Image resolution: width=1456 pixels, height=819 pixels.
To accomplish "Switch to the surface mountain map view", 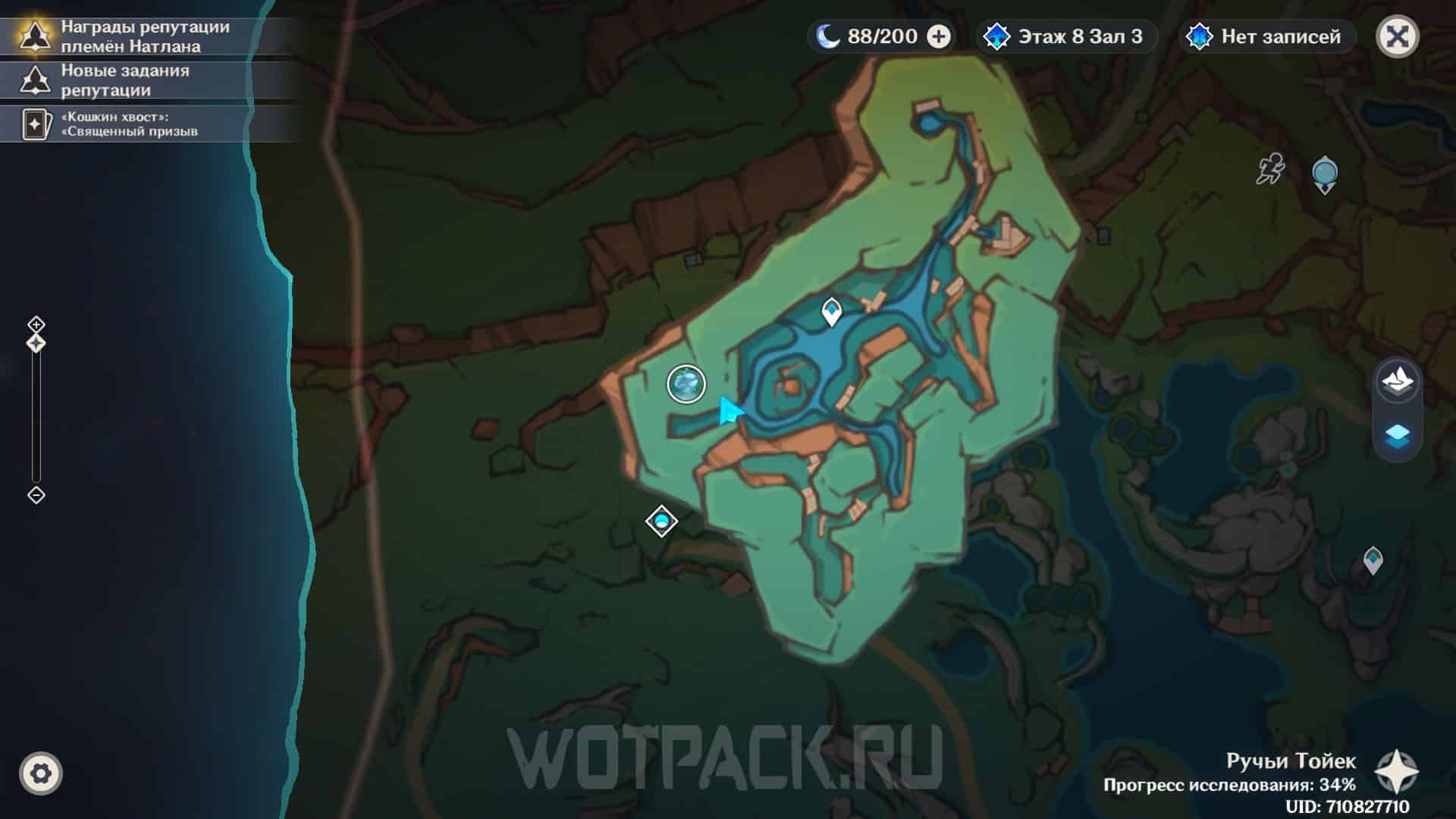I will (x=1397, y=380).
